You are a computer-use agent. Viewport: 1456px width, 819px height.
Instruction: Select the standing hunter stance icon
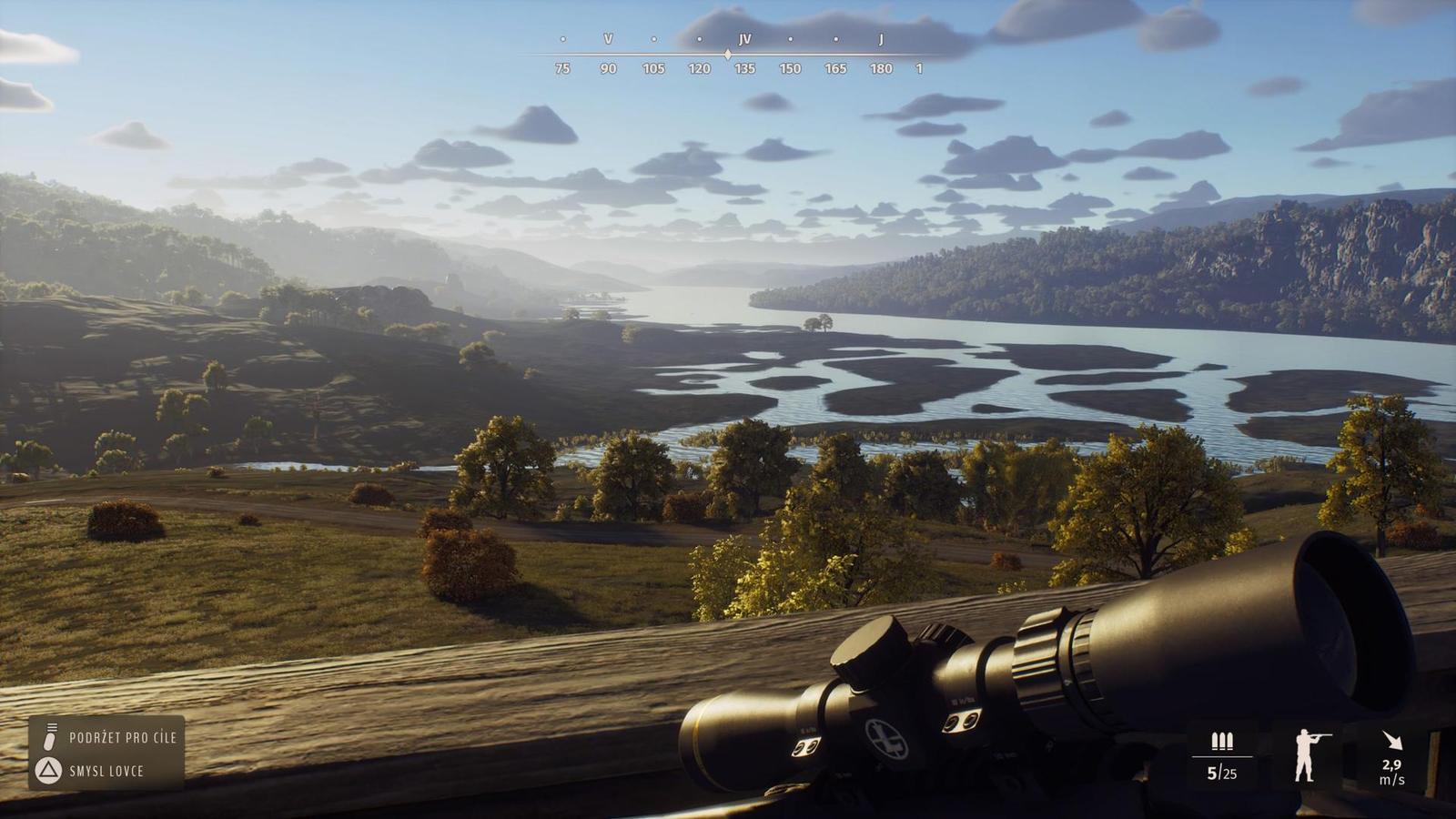(x=1308, y=755)
